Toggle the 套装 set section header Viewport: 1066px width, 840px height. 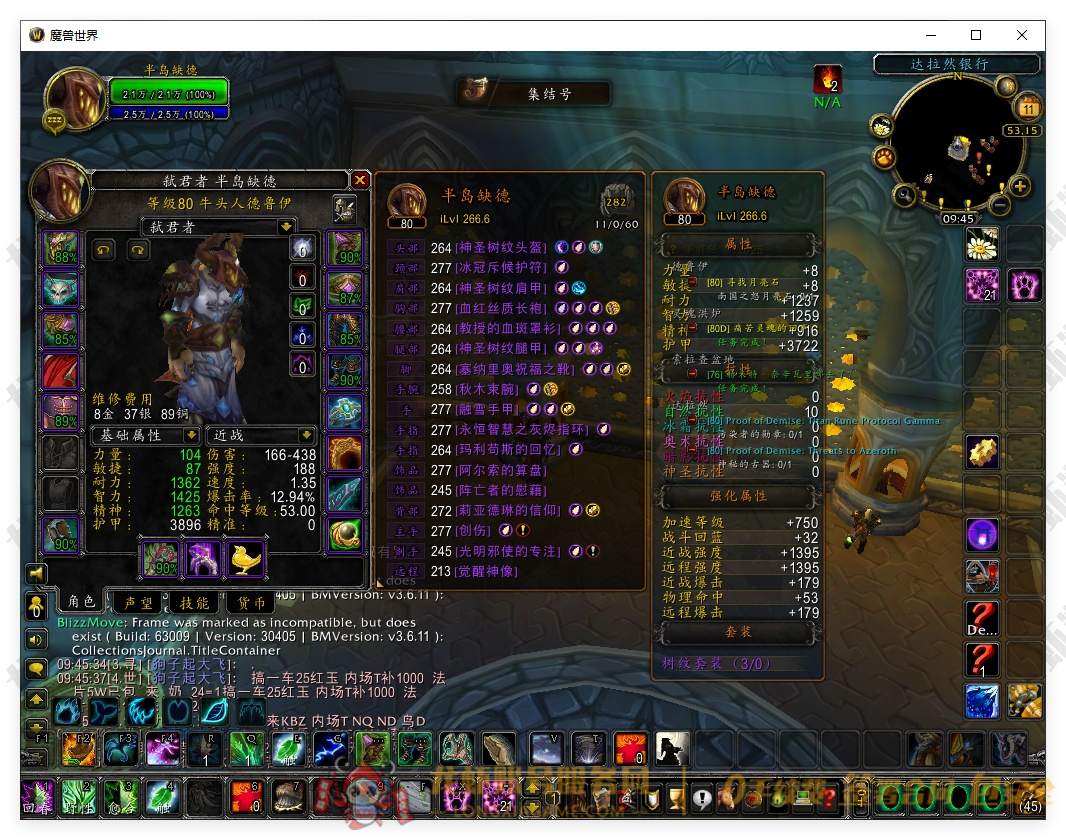(739, 632)
